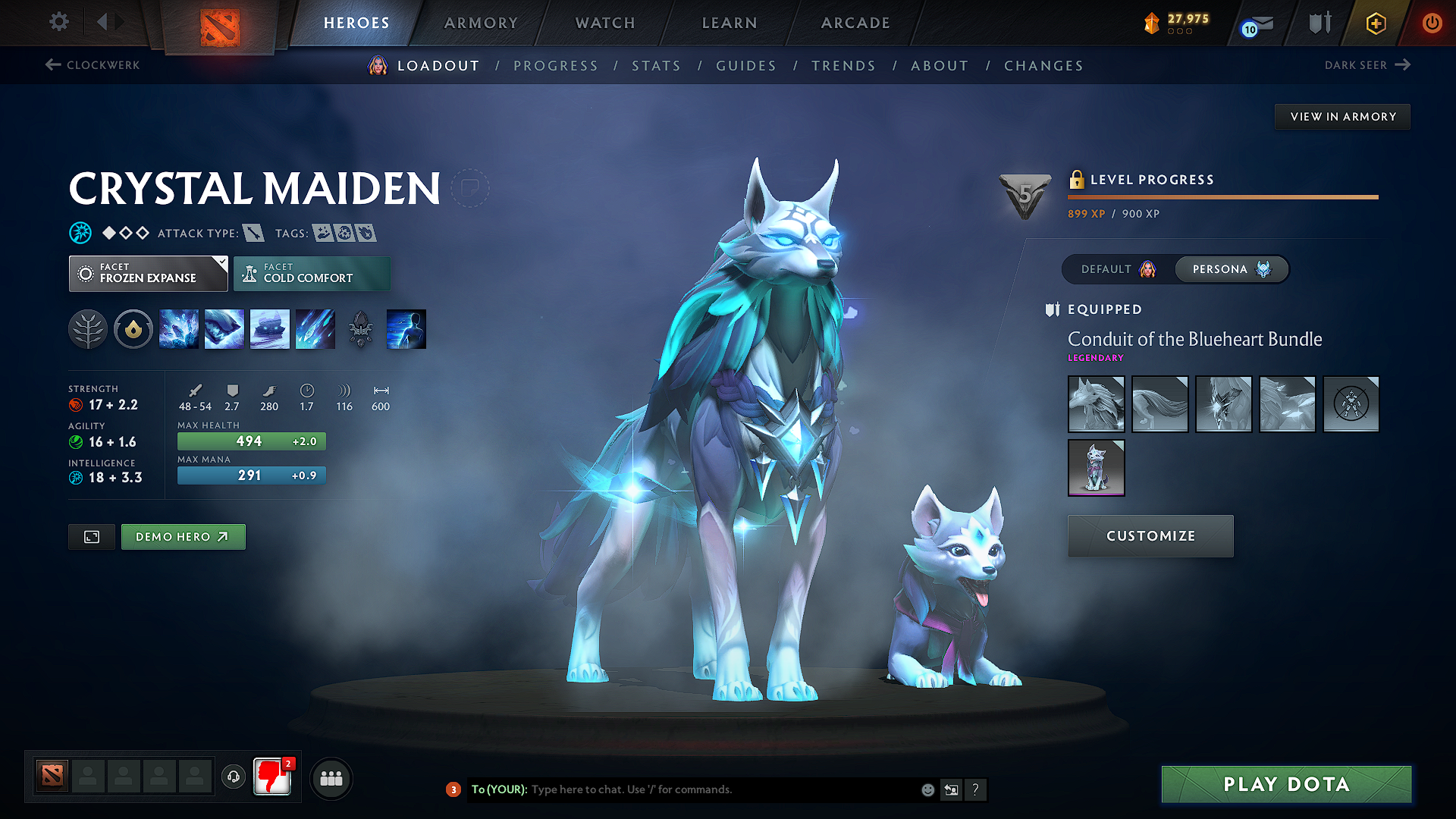1456x819 pixels.
Task: Open the Guides section
Action: pos(745,65)
